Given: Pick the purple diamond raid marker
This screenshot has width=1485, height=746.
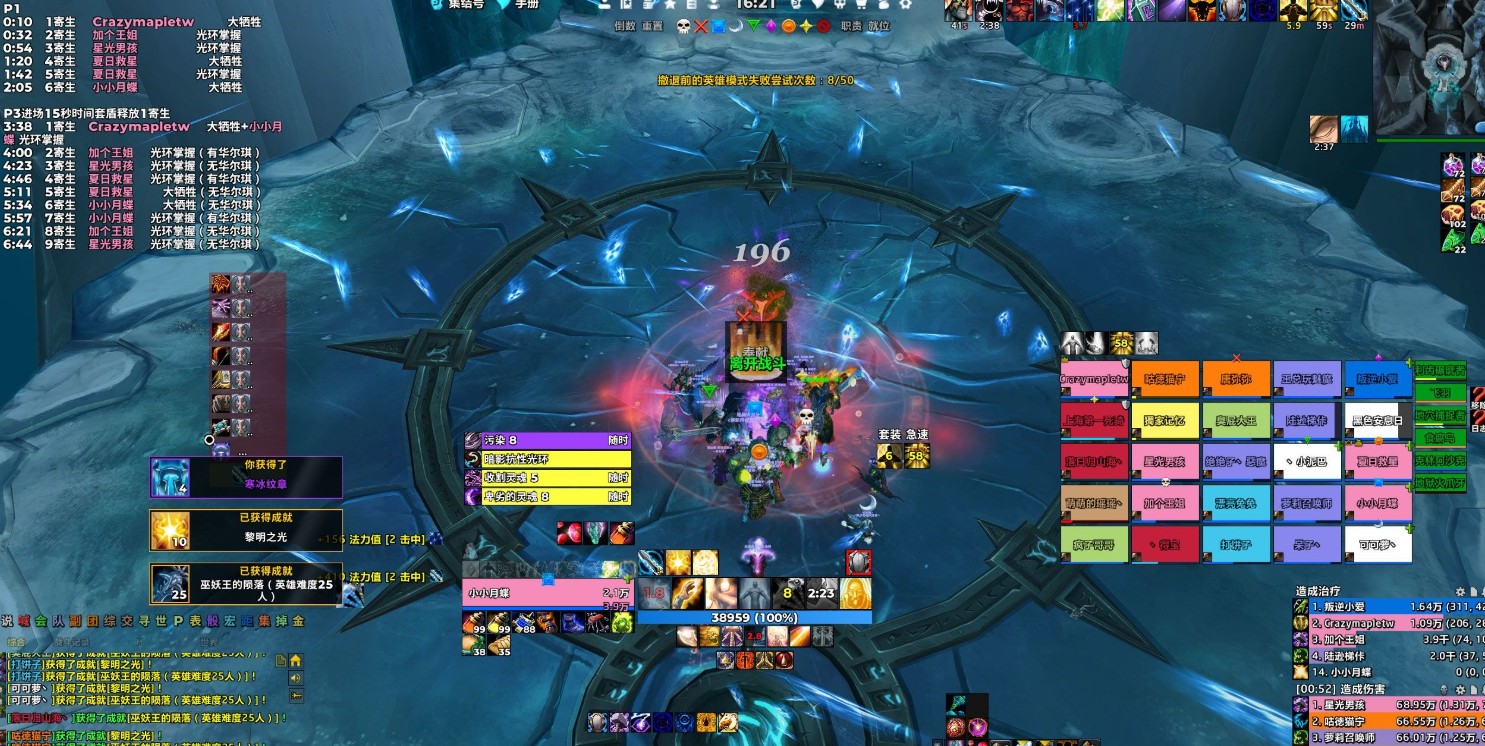Looking at the screenshot, I should click(x=771, y=26).
